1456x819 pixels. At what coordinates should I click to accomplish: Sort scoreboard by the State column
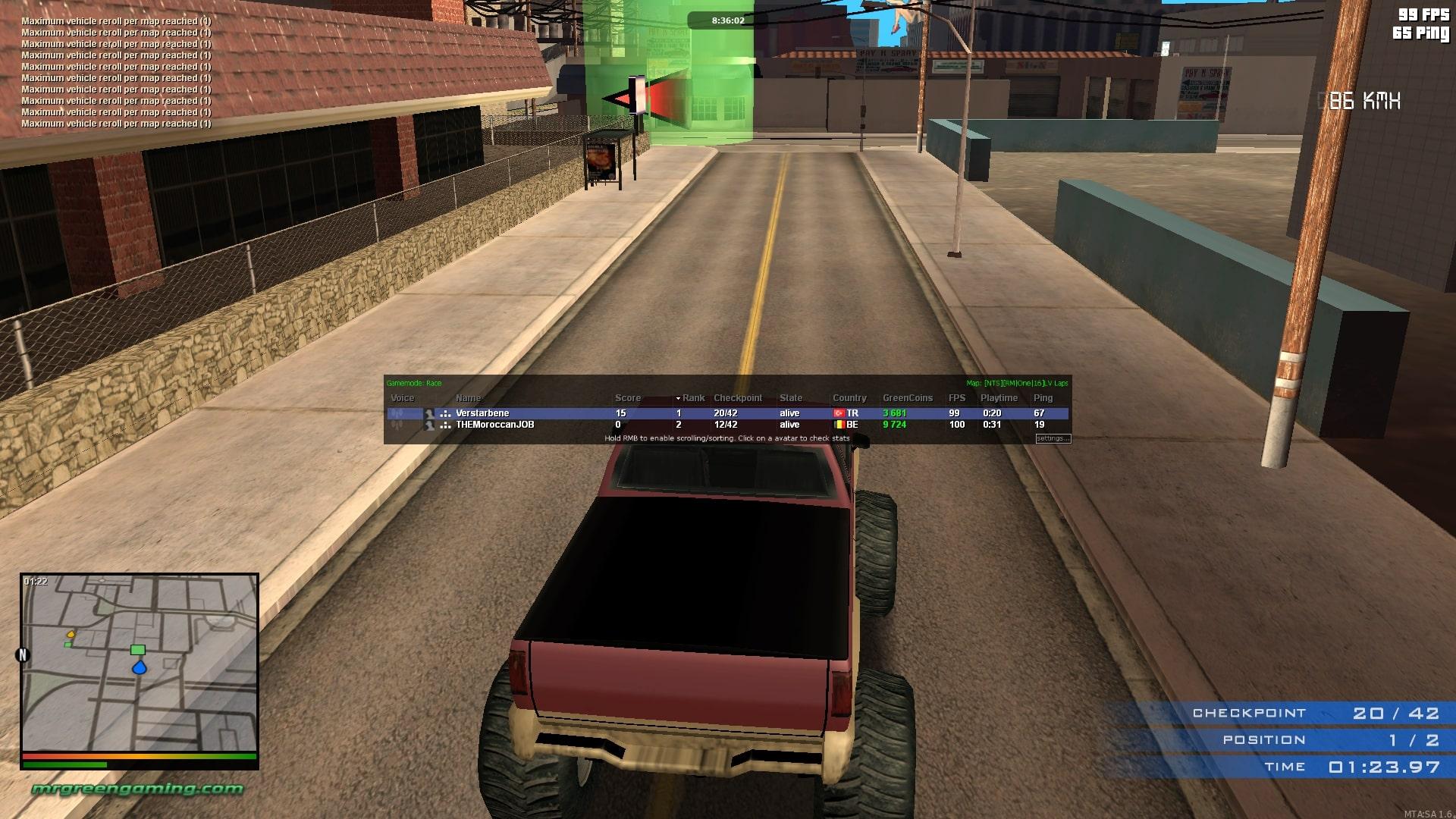[x=790, y=398]
